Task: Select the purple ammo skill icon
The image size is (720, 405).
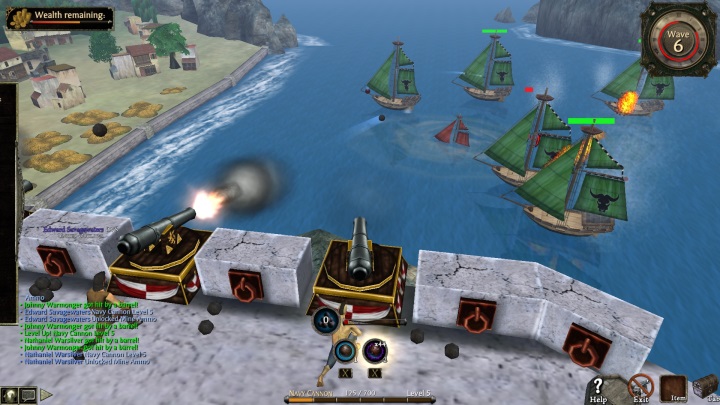Action: coord(375,350)
